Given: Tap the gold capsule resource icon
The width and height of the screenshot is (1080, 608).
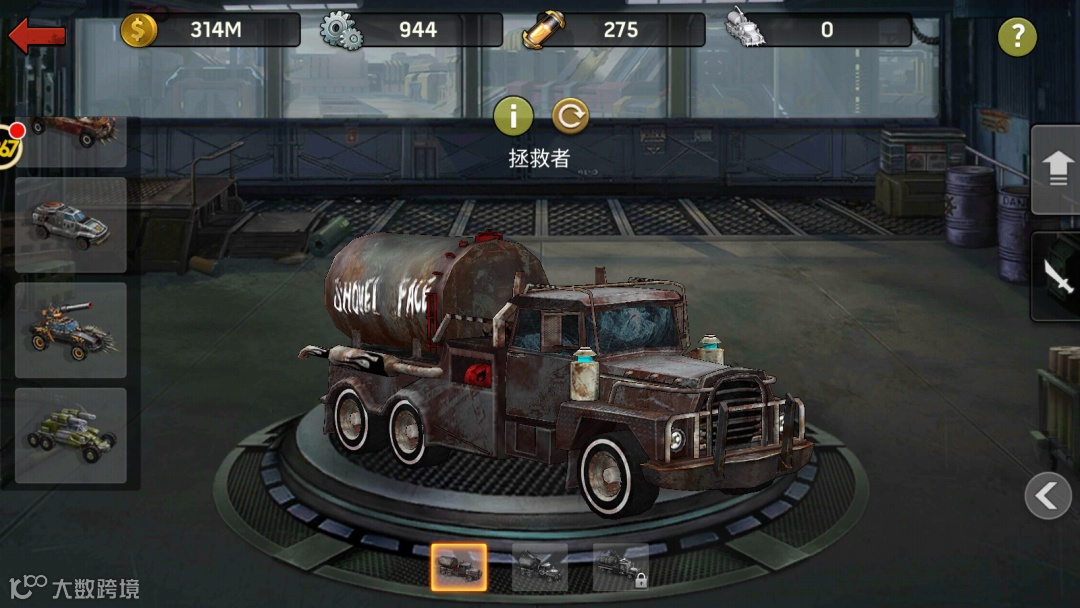Looking at the screenshot, I should (542, 29).
